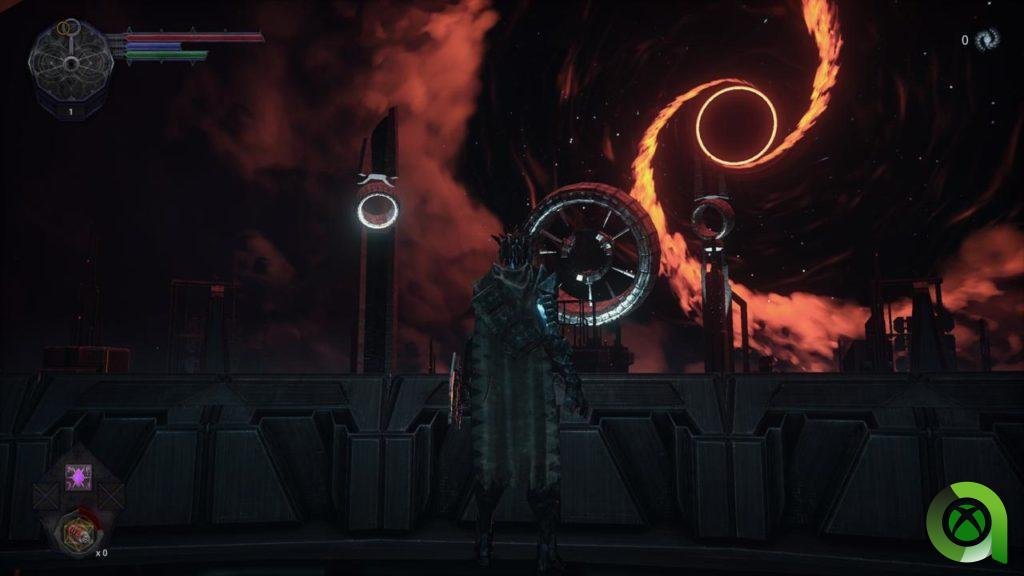Select the purple spell slot
The height and width of the screenshot is (576, 1024).
click(x=77, y=476)
